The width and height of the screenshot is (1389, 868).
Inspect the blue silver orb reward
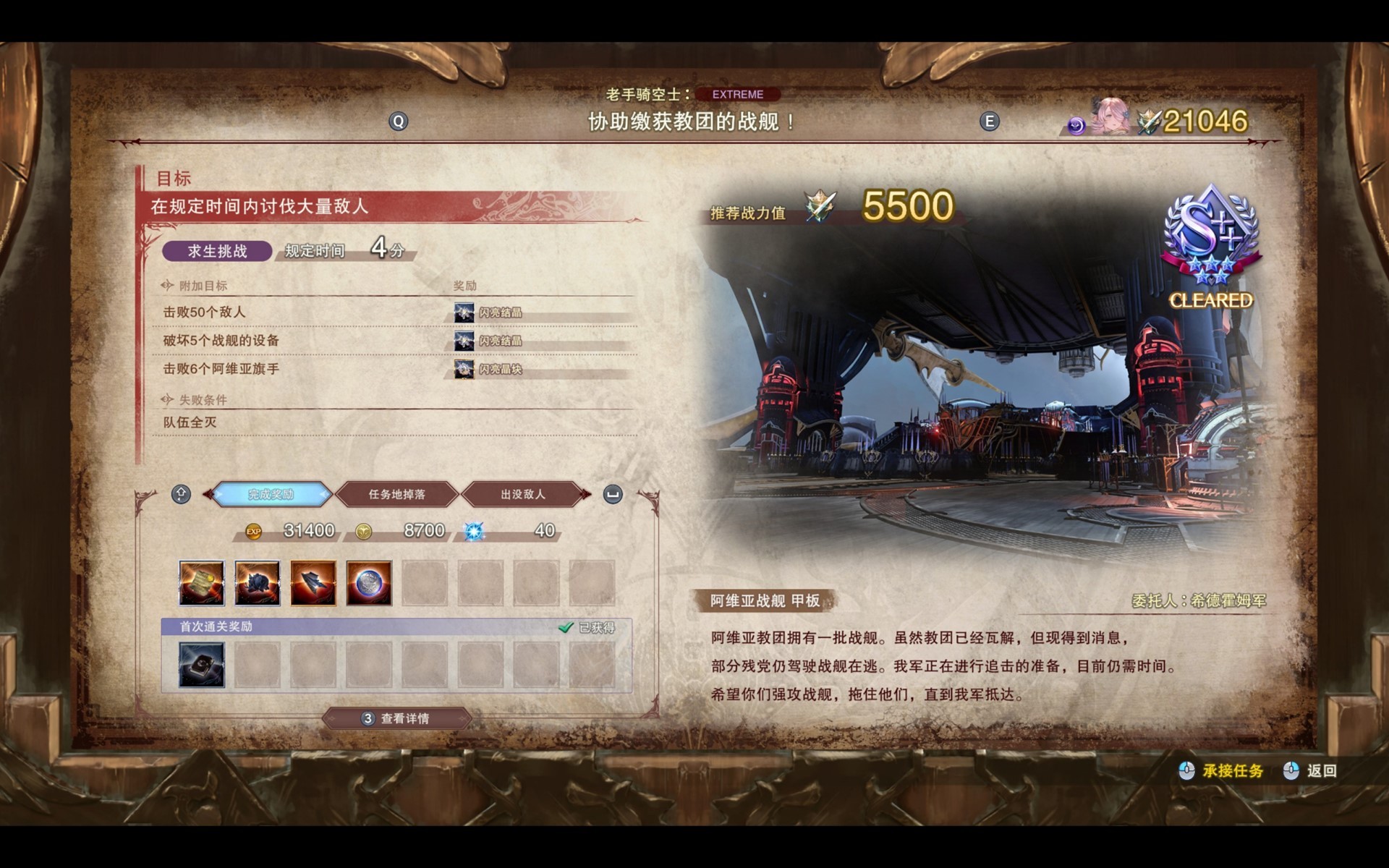click(369, 583)
